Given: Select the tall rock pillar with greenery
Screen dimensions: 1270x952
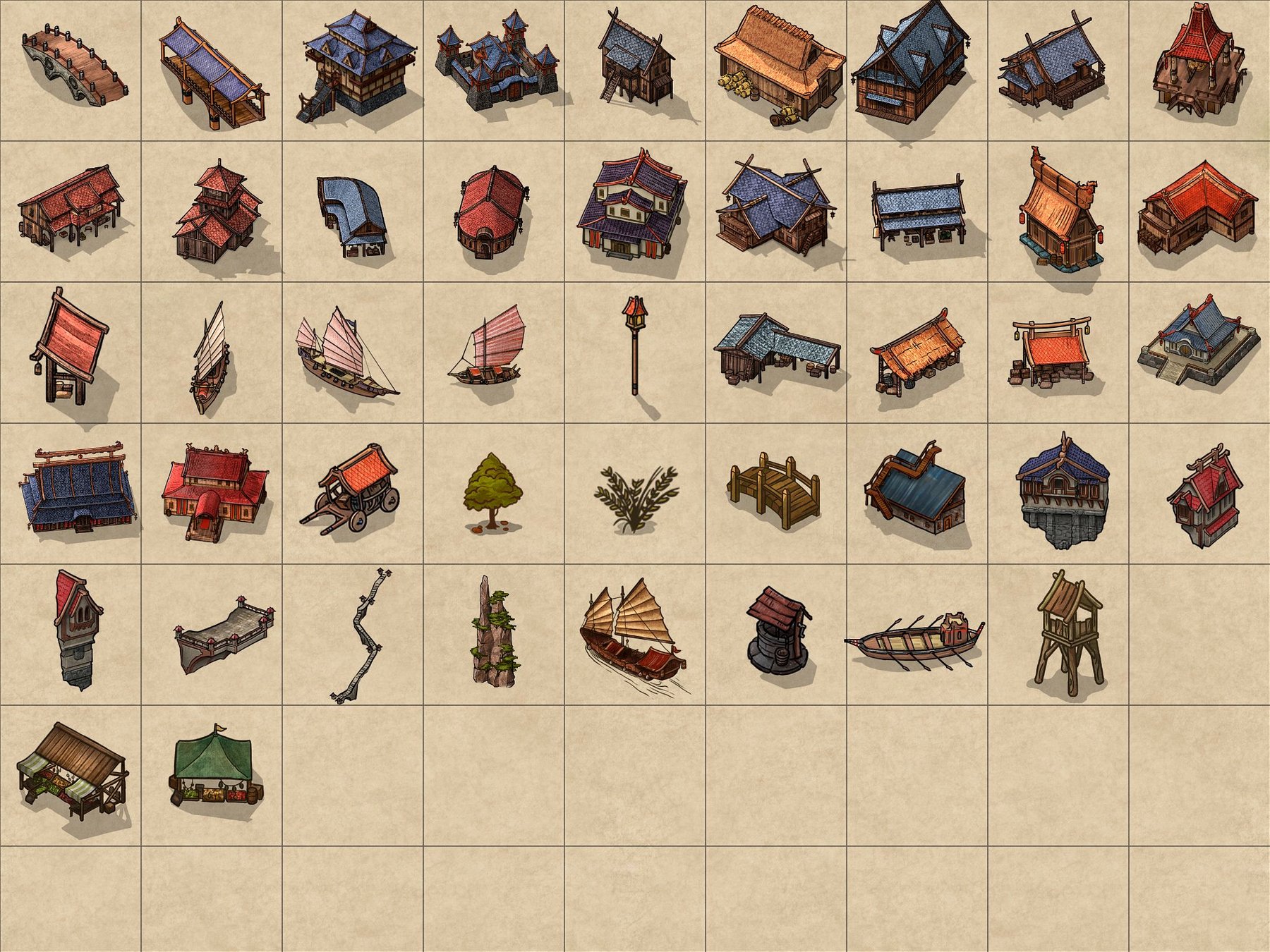Looking at the screenshot, I should click(495, 631).
